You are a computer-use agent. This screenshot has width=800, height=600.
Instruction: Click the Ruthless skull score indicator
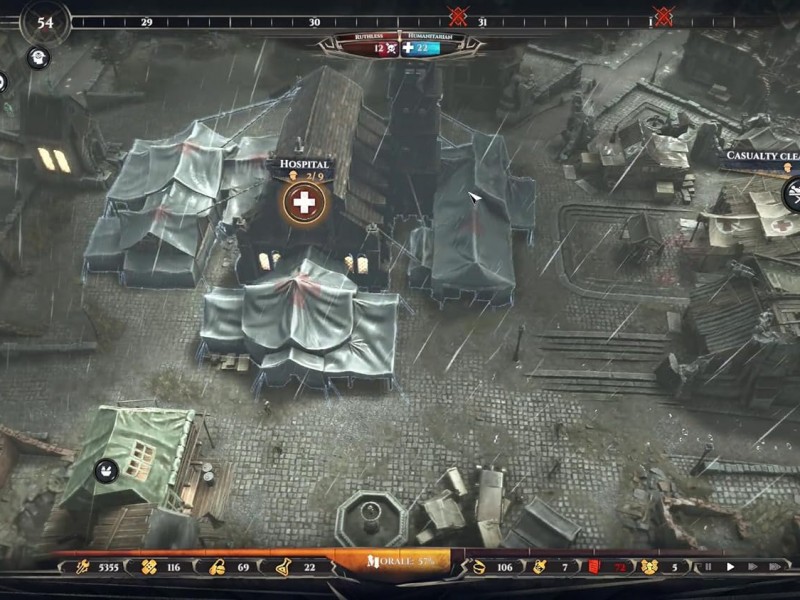pos(379,47)
